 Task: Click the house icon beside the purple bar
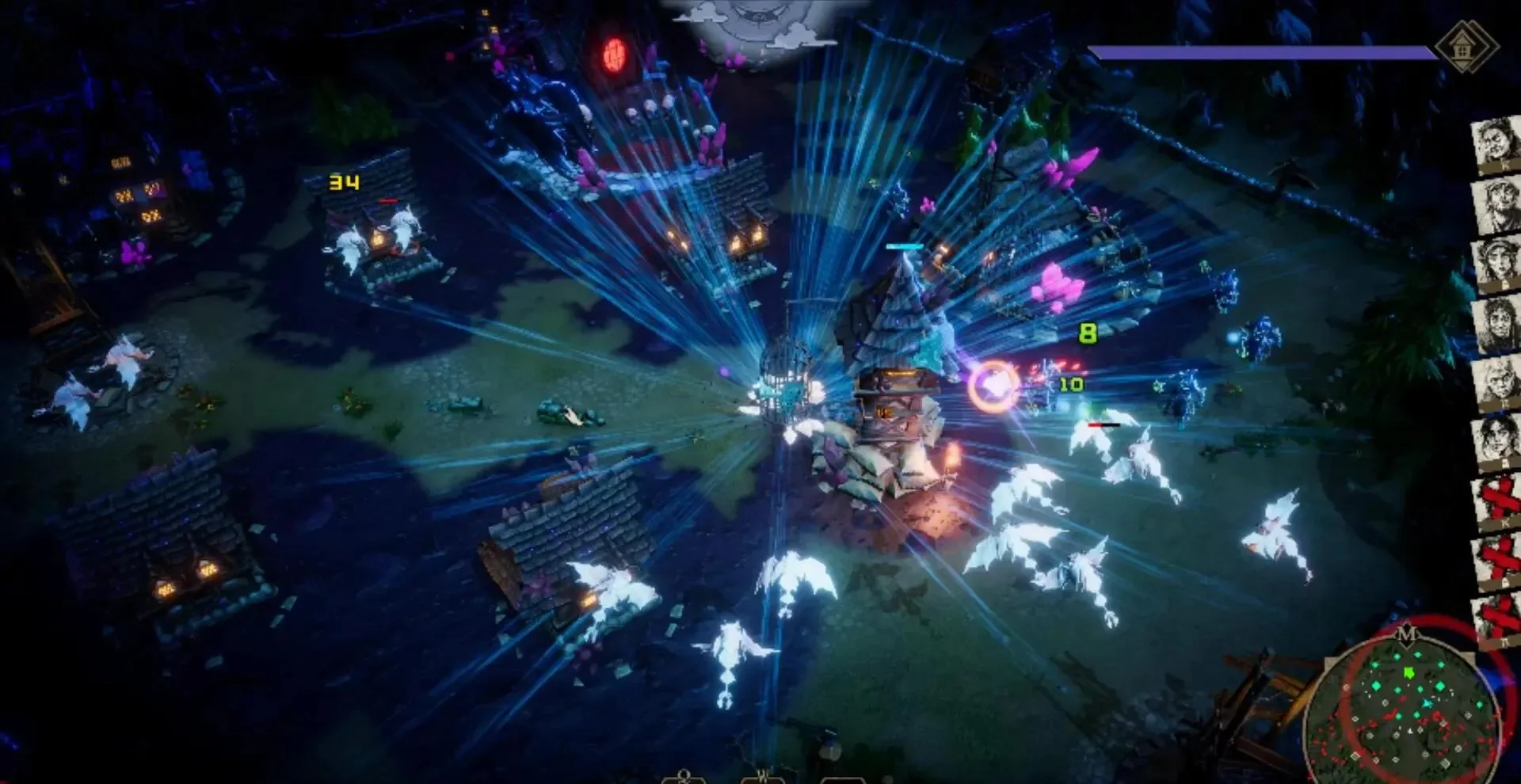pyautogui.click(x=1464, y=48)
